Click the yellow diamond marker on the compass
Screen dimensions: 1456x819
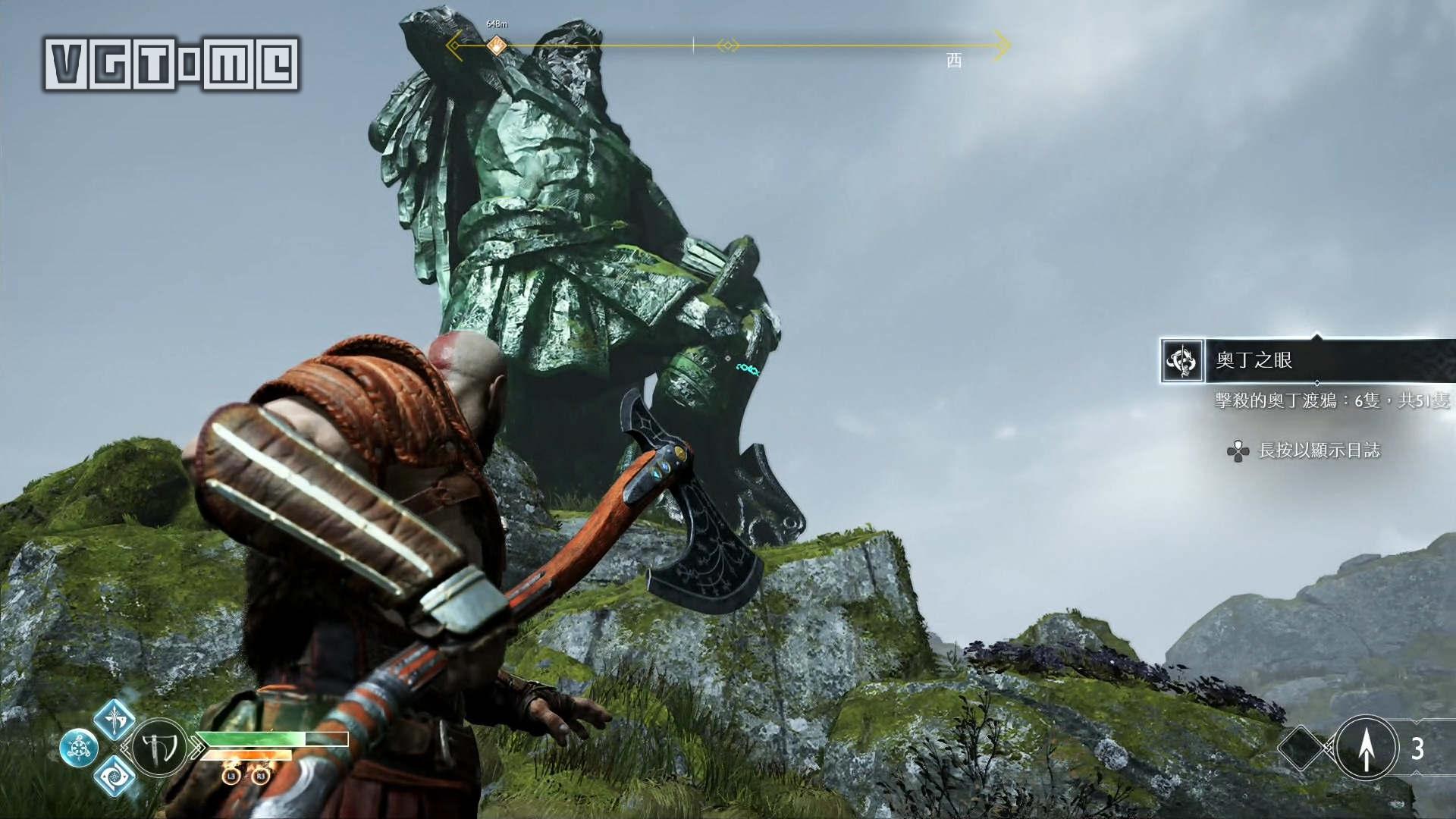pyautogui.click(x=727, y=45)
